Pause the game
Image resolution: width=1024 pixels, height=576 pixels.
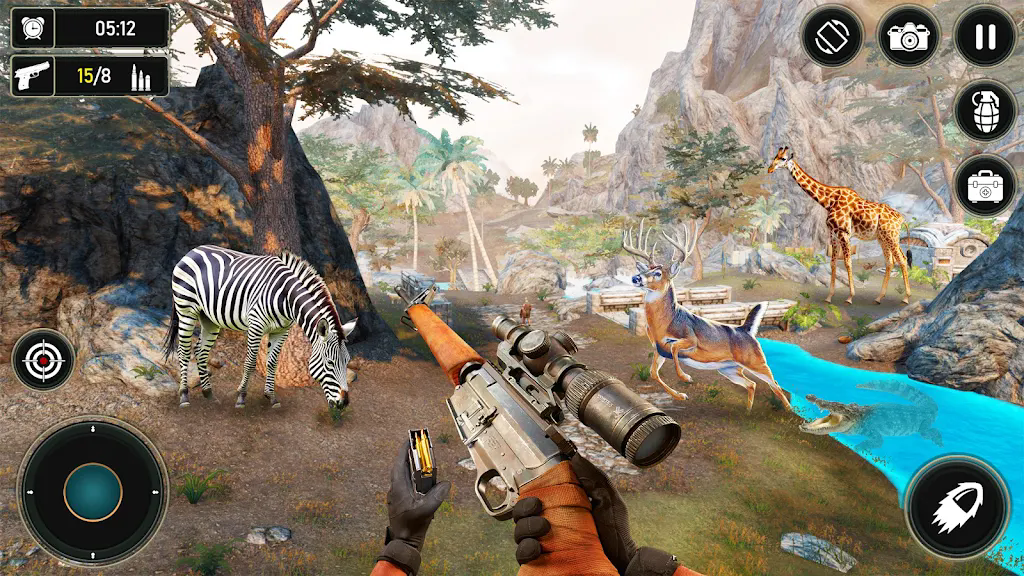pos(985,36)
